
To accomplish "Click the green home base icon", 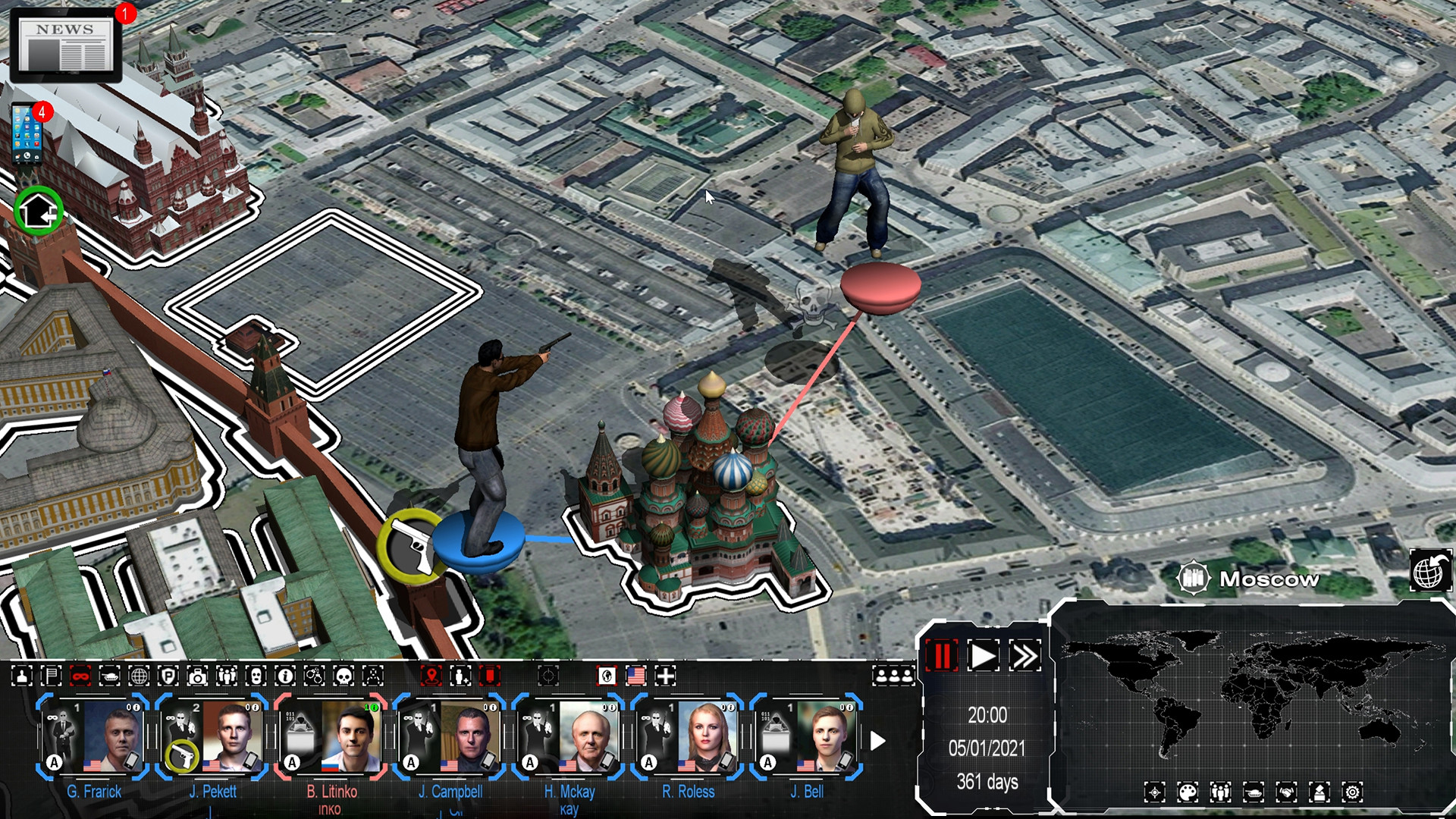I will pyautogui.click(x=38, y=210).
